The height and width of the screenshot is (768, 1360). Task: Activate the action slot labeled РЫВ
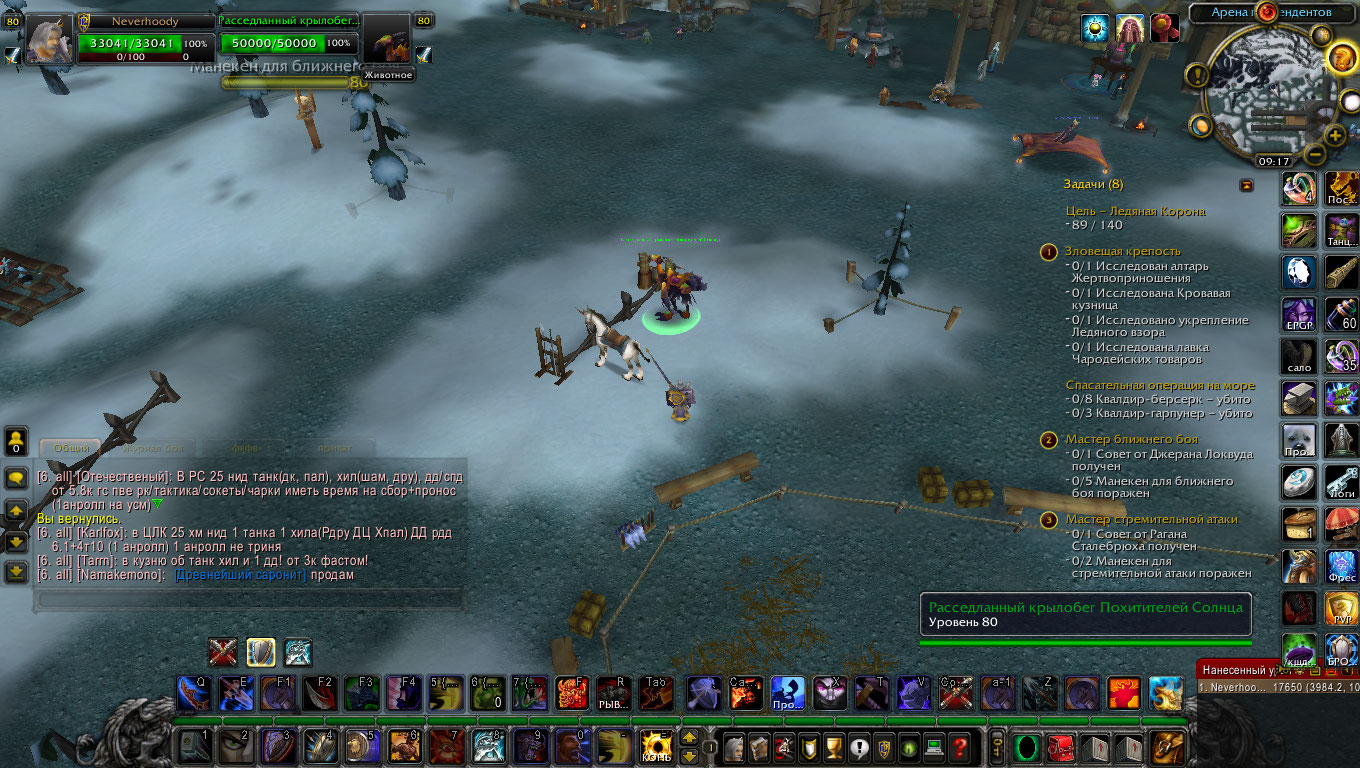[x=612, y=692]
